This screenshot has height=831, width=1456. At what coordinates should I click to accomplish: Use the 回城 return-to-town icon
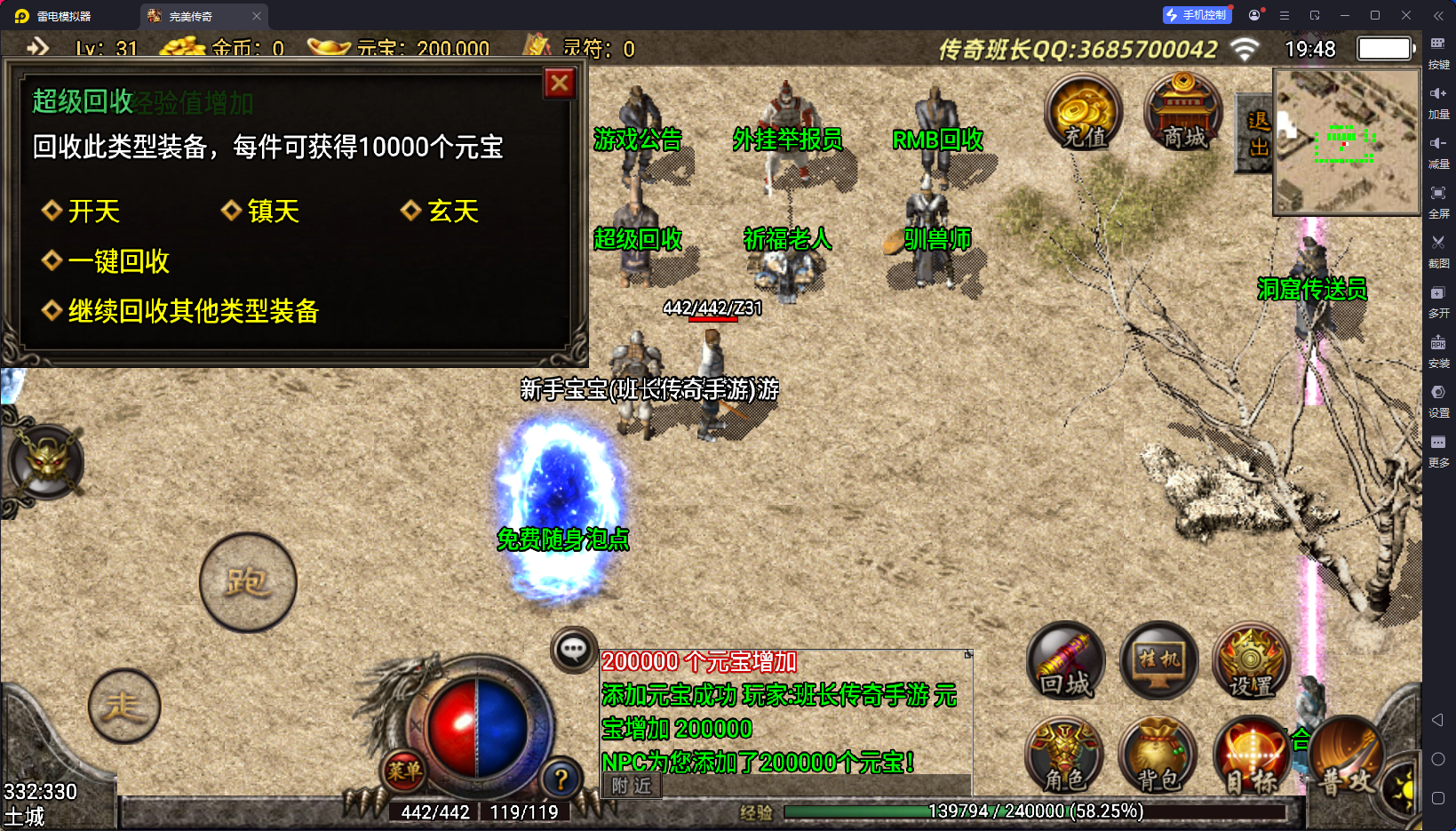coord(1065,662)
